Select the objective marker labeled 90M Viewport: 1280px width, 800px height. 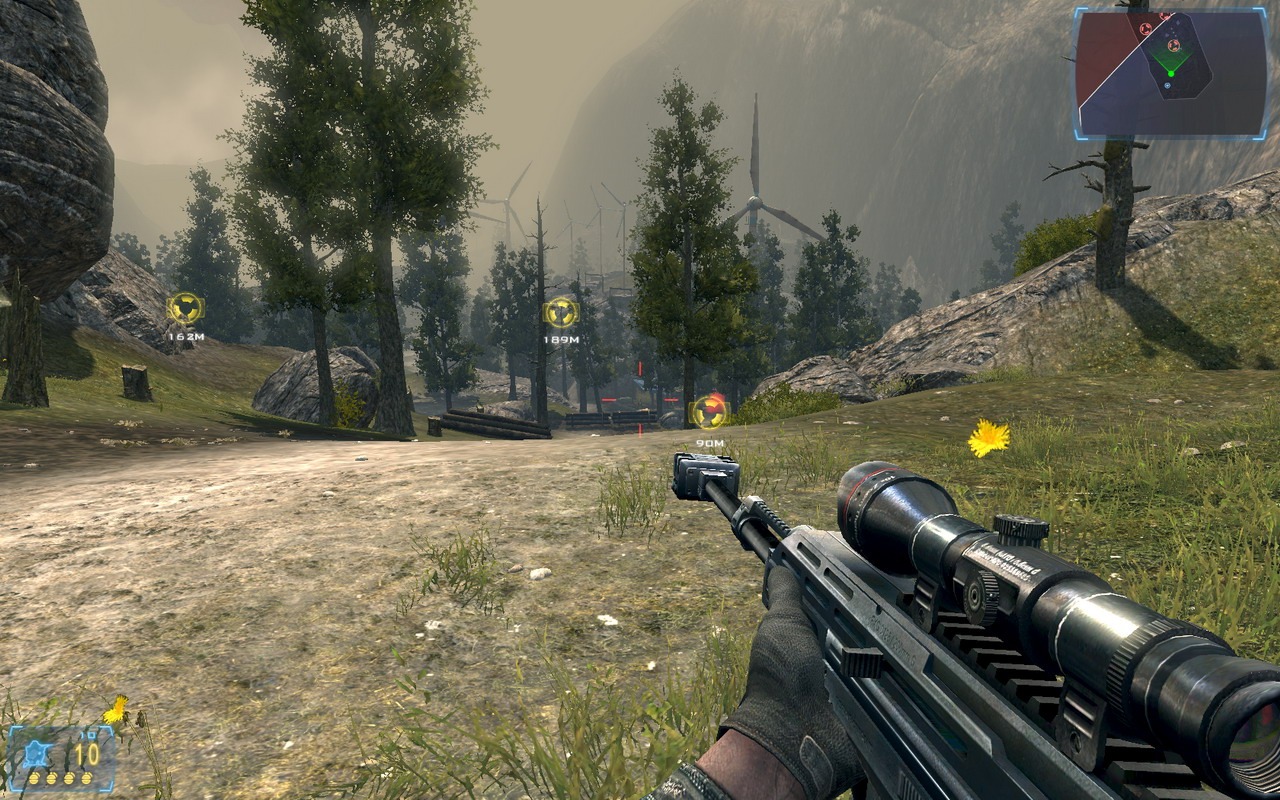click(x=709, y=411)
